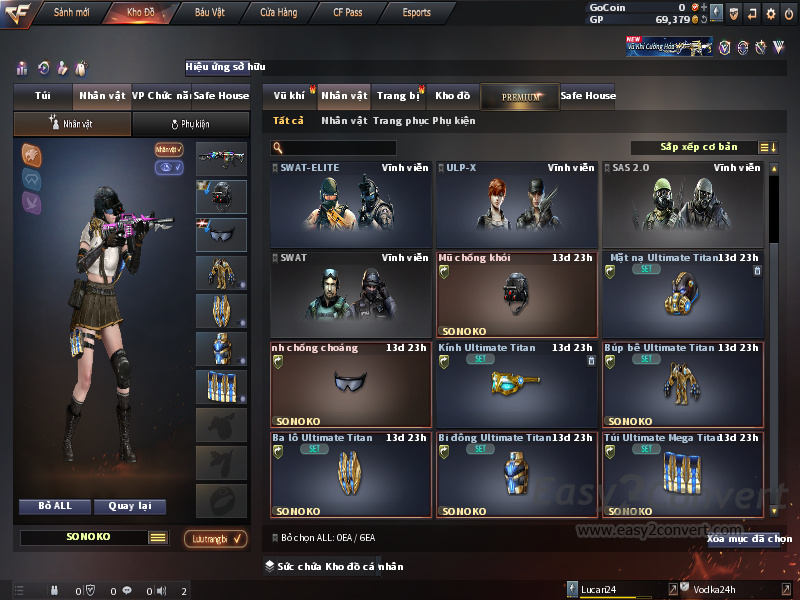Viewport: 800px width, 600px height.
Task: Filter items by Phụ kiện
Action: pyautogui.click(x=454, y=121)
